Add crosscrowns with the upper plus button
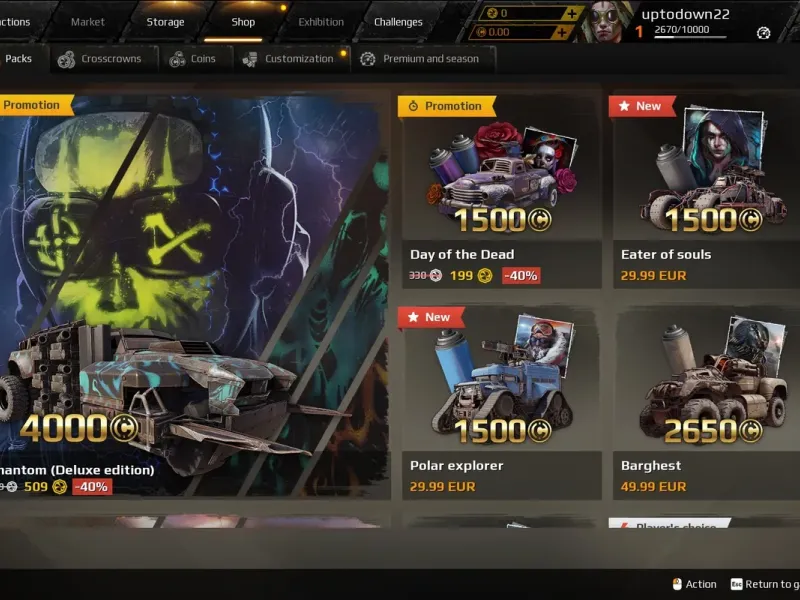 (571, 13)
